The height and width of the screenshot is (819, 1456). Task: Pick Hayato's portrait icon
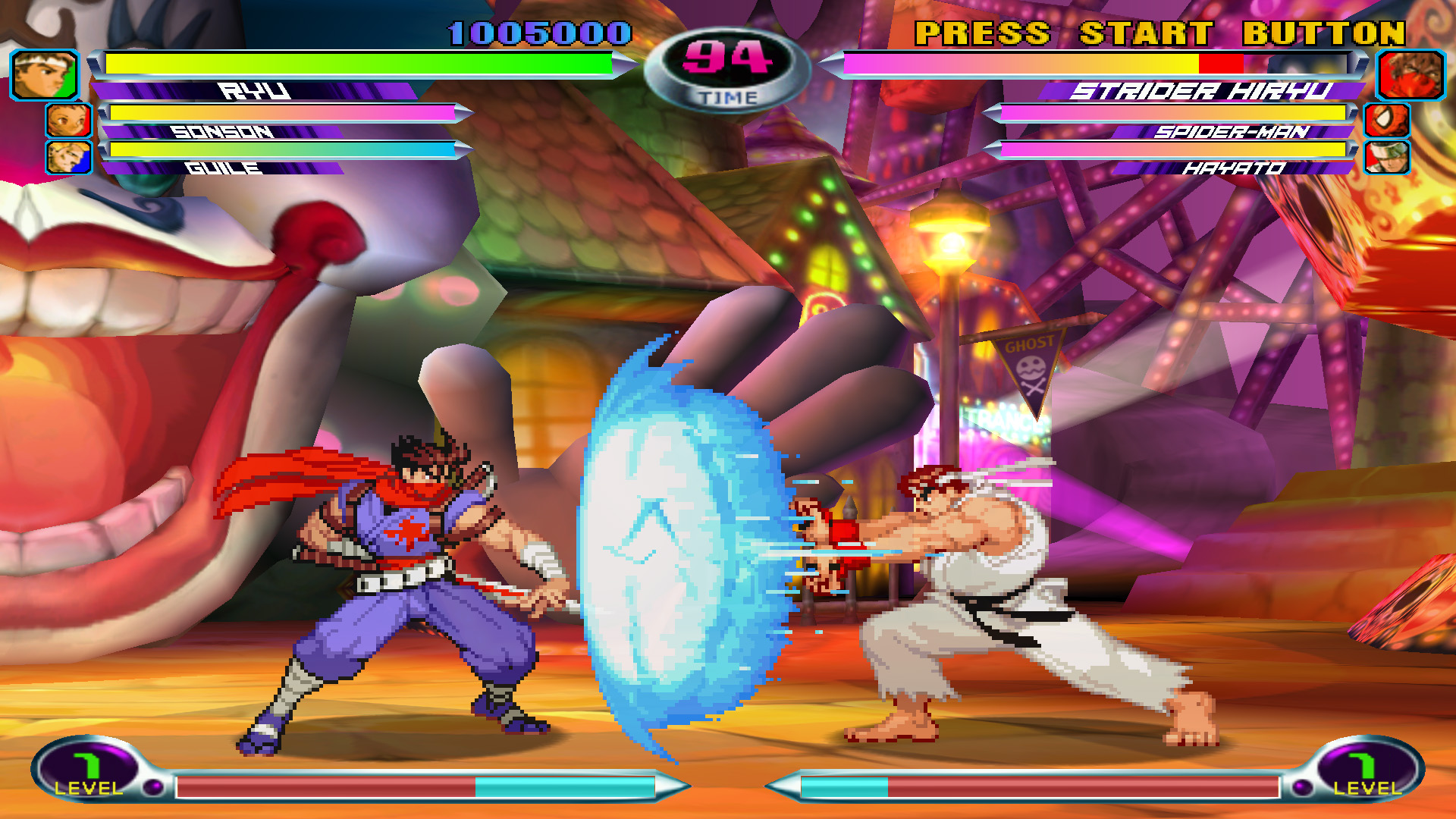(1387, 157)
